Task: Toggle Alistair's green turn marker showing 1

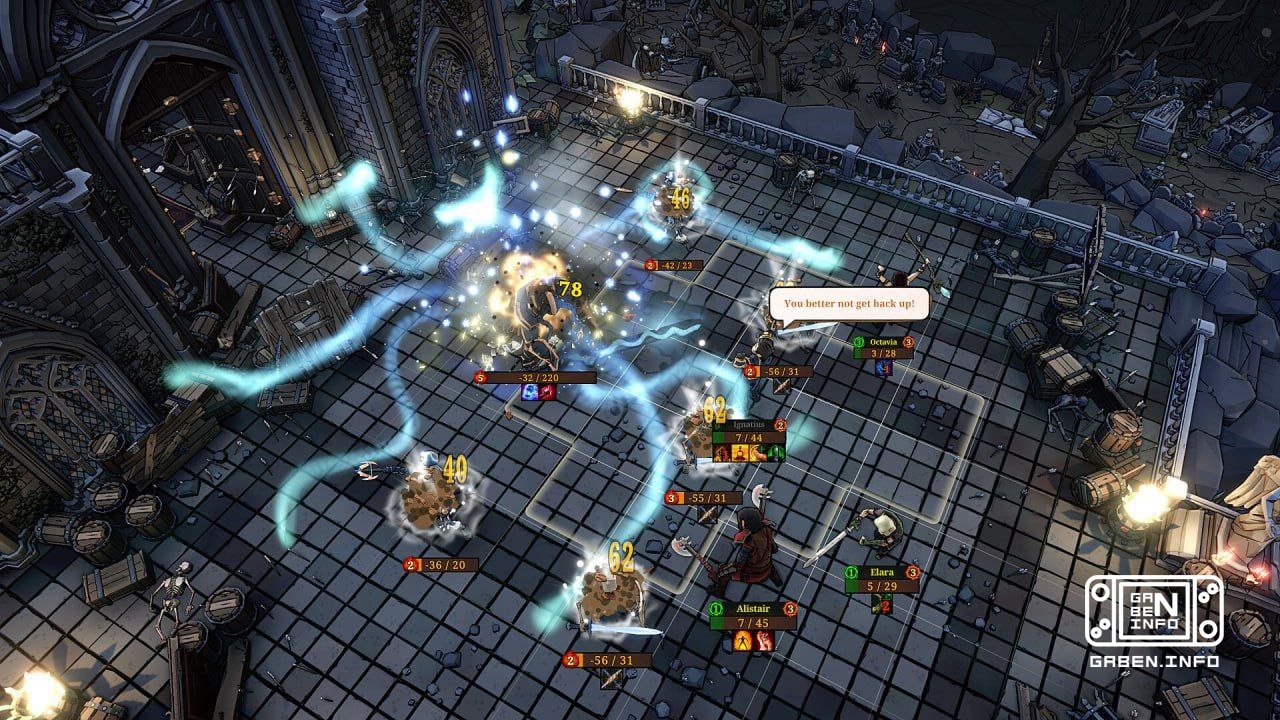Action: point(717,608)
